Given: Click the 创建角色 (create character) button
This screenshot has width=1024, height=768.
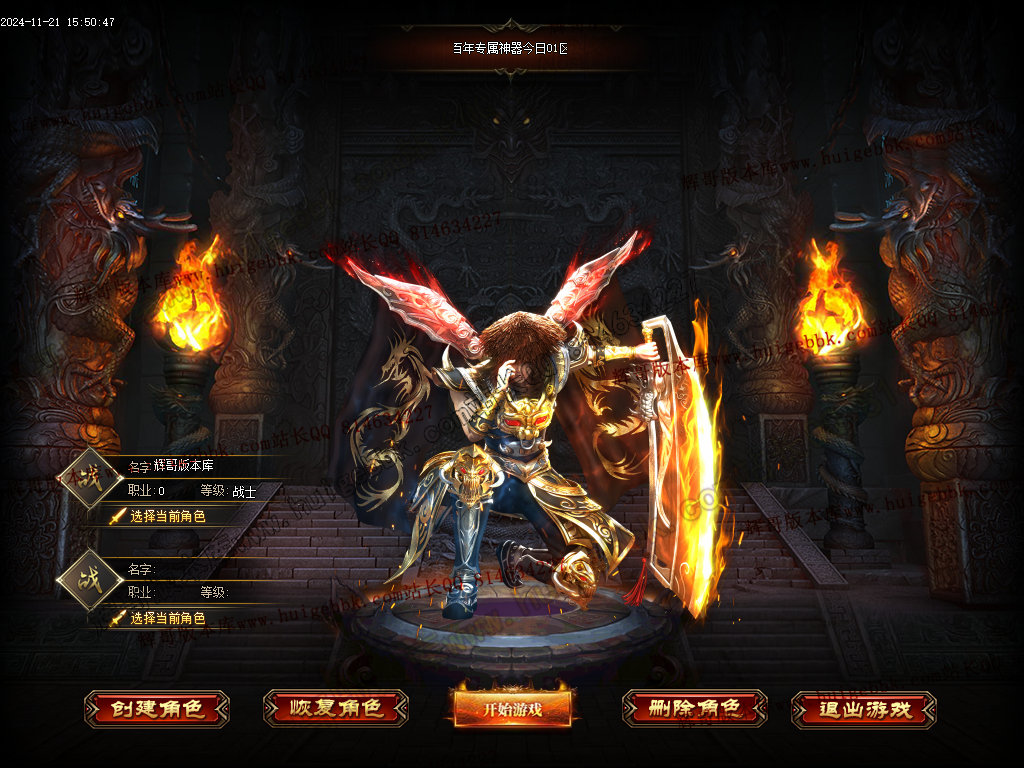Looking at the screenshot, I should point(157,709).
